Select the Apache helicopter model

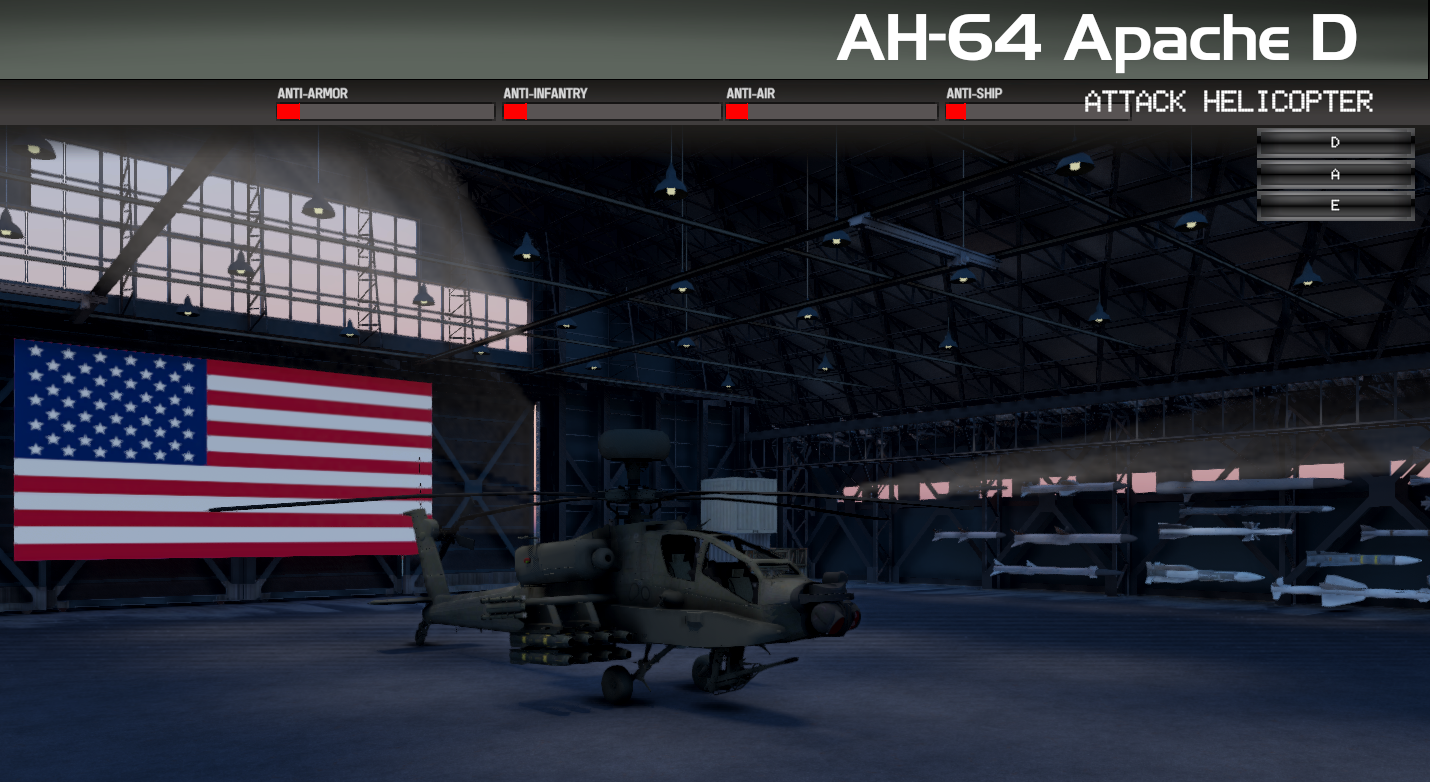[x=660, y=590]
